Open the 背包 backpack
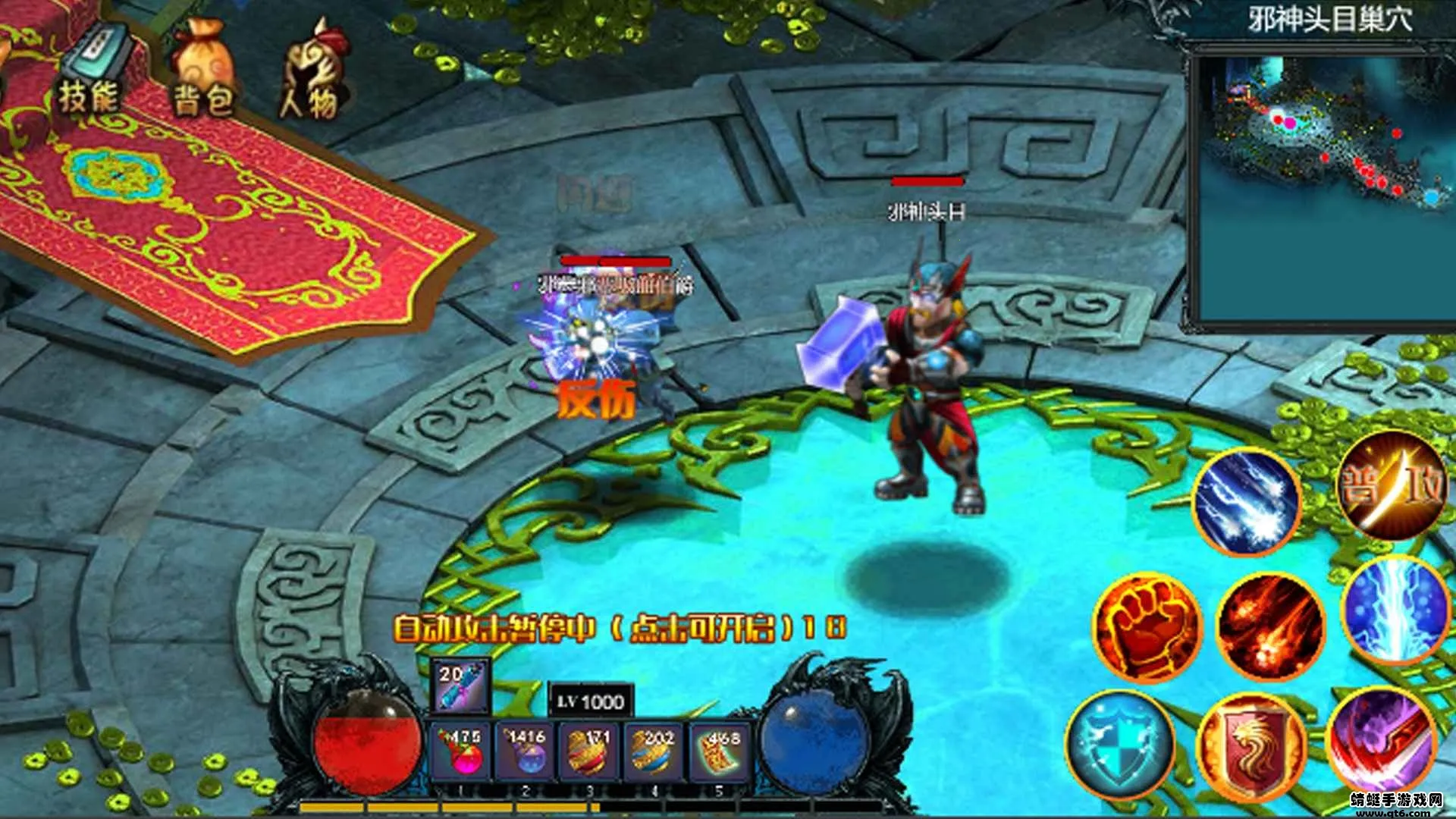Viewport: 1456px width, 819px height. [202, 76]
